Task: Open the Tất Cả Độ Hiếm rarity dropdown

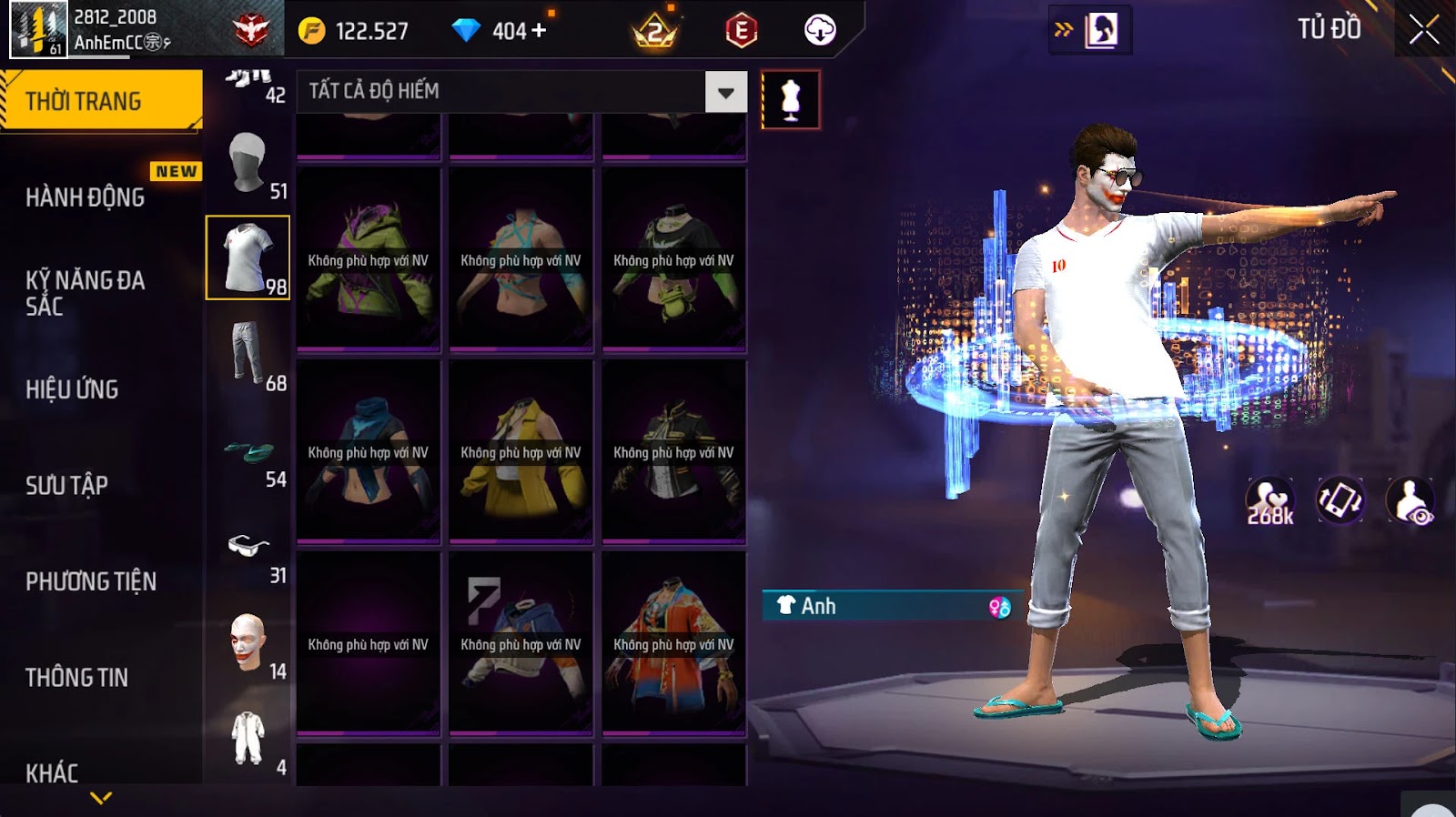Action: pos(725,92)
